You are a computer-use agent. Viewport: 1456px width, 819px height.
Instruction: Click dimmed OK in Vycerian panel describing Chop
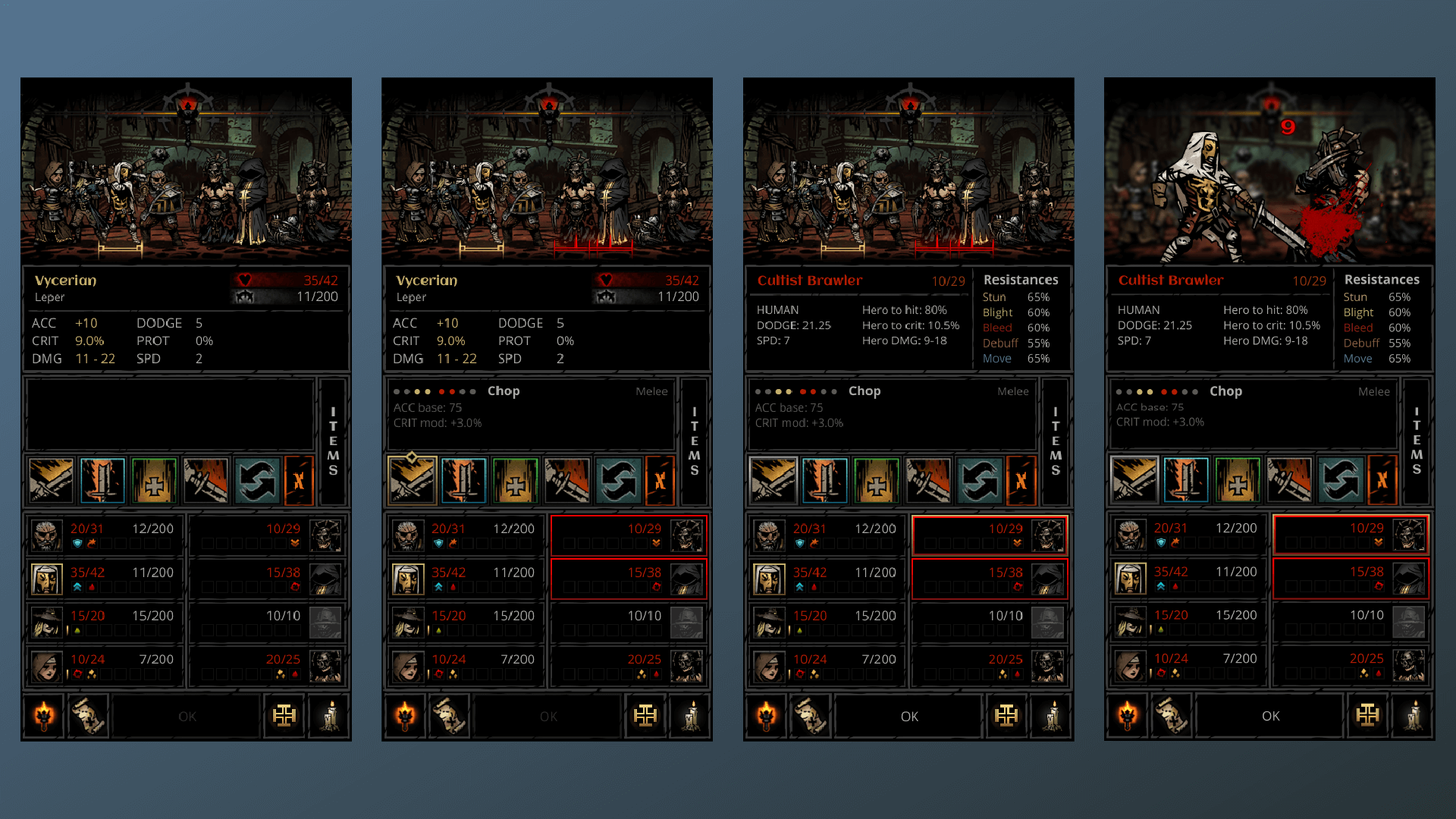click(x=548, y=717)
